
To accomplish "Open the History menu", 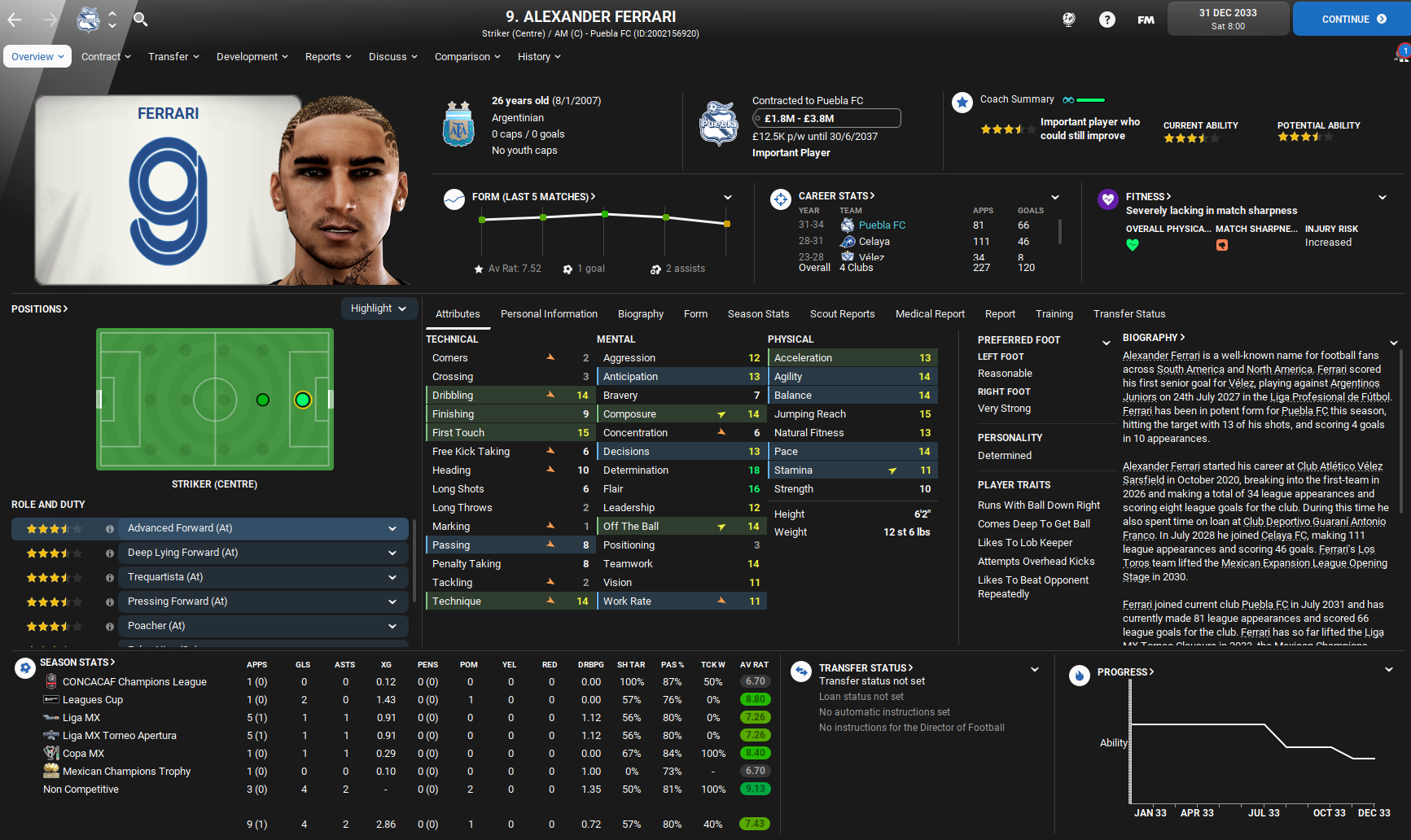I will (x=538, y=56).
